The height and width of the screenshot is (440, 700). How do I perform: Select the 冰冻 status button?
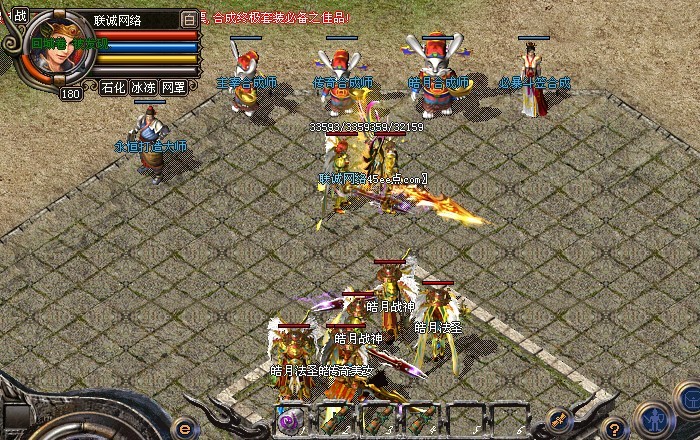click(x=143, y=87)
